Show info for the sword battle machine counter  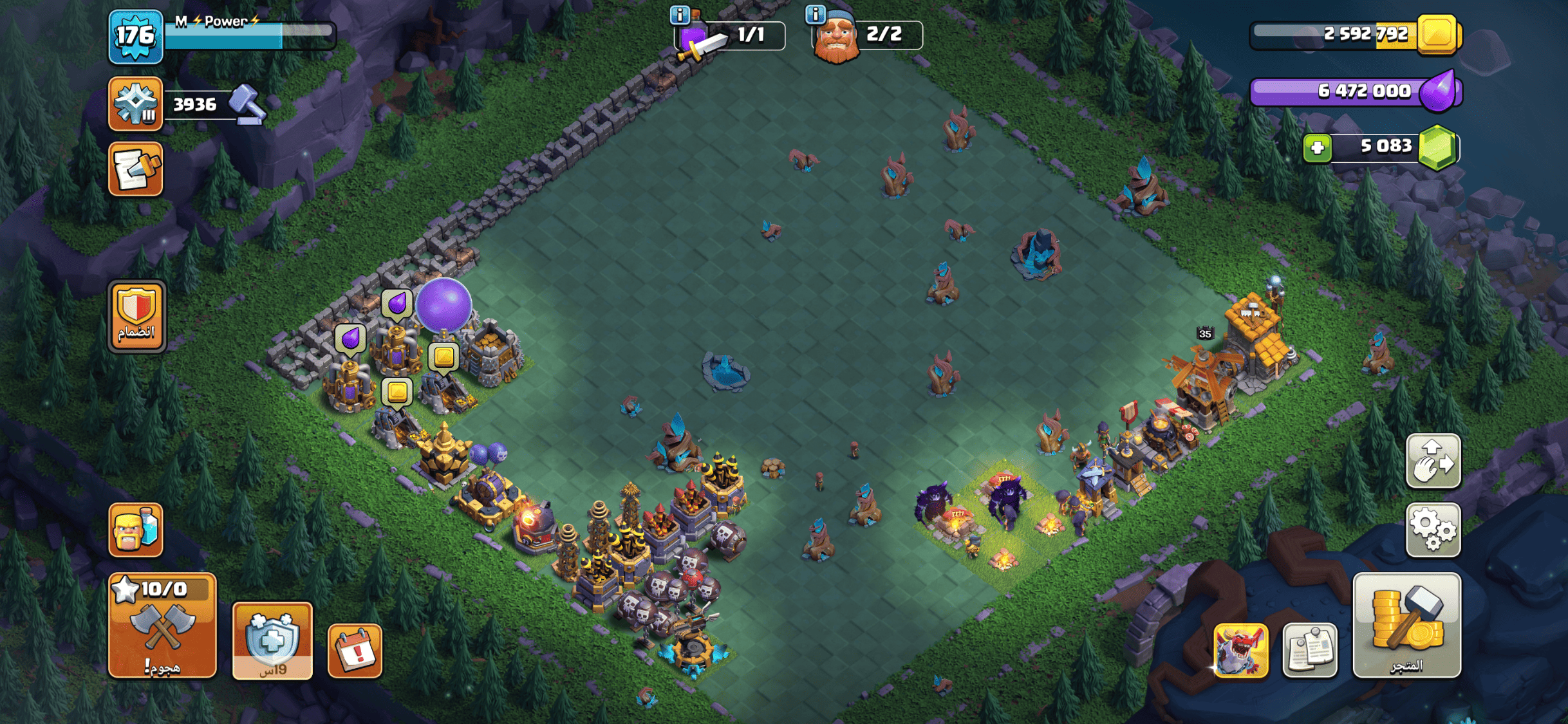[680, 14]
